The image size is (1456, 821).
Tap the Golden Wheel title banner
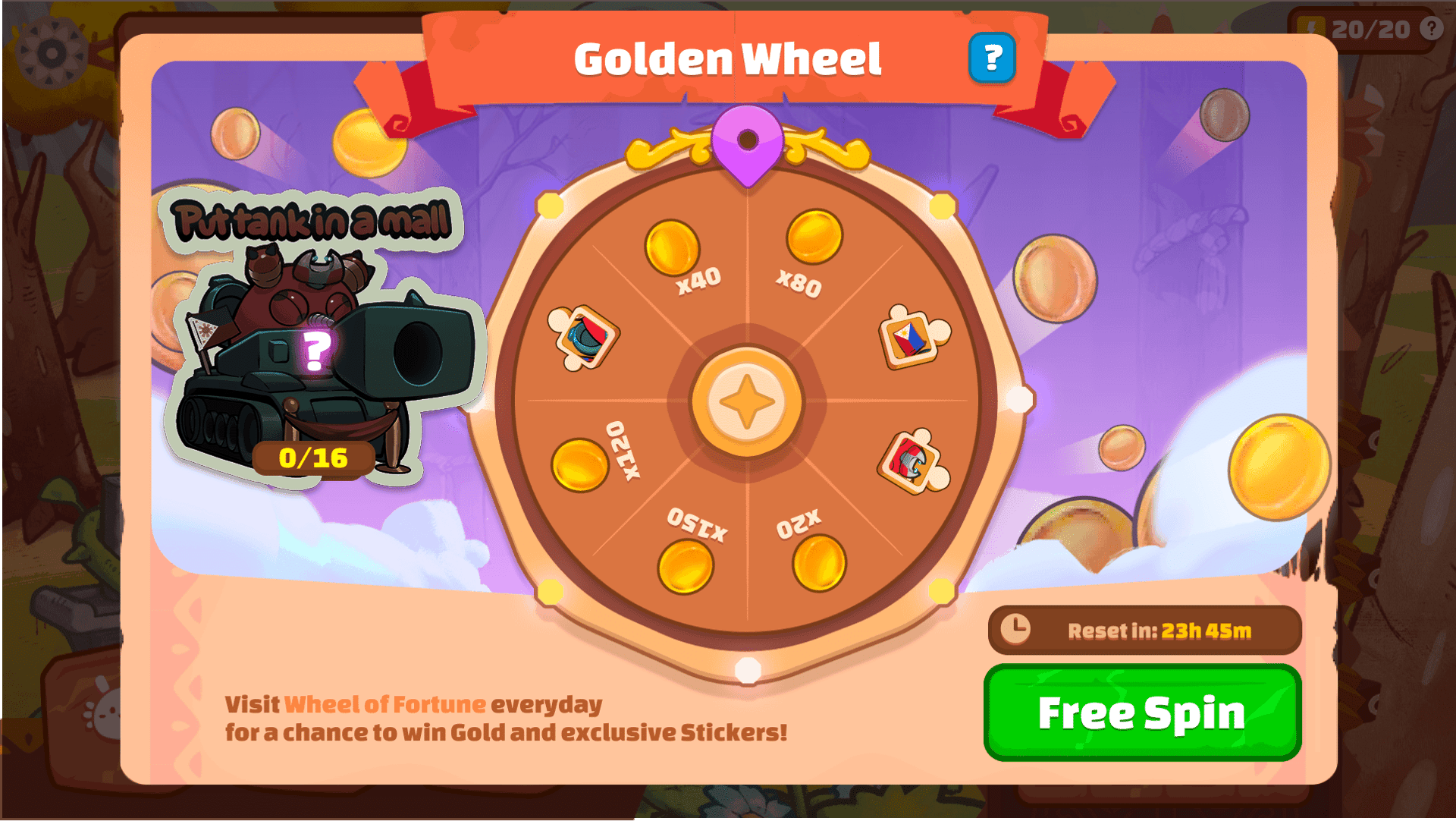coord(728,58)
